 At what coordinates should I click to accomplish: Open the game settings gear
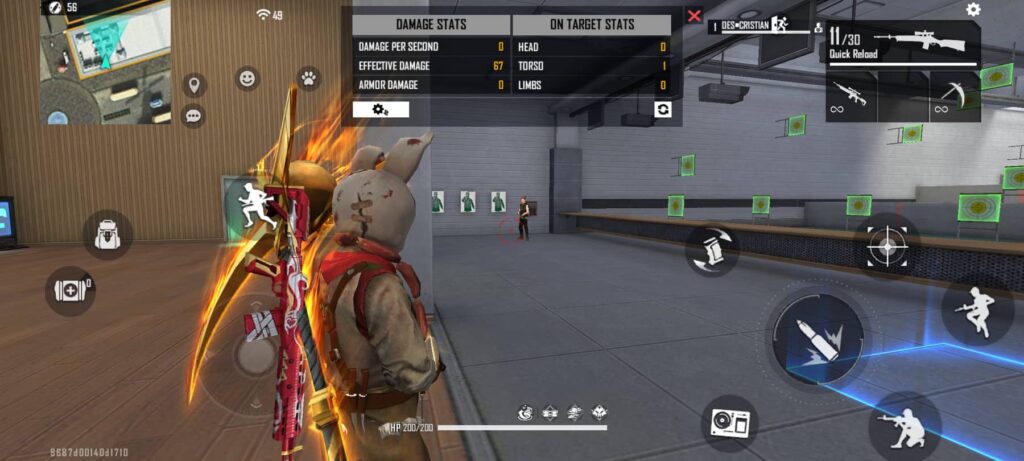[x=973, y=10]
